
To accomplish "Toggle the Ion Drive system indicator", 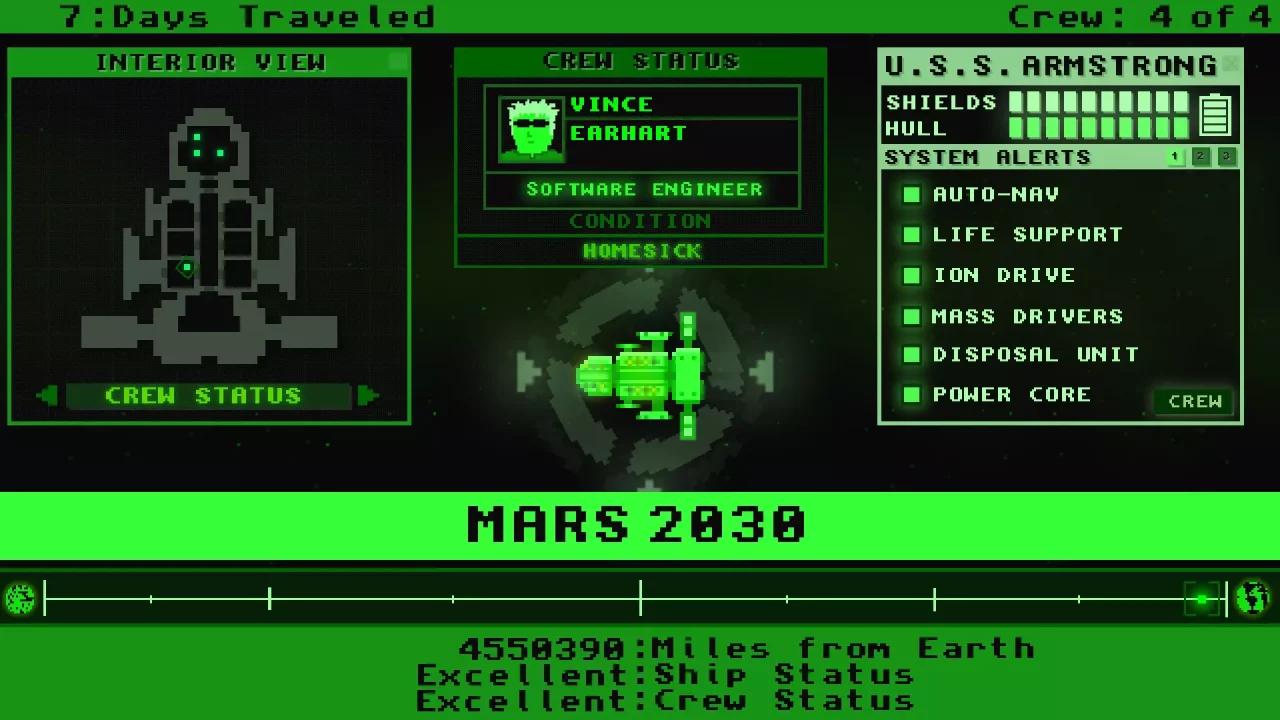I will 911,275.
